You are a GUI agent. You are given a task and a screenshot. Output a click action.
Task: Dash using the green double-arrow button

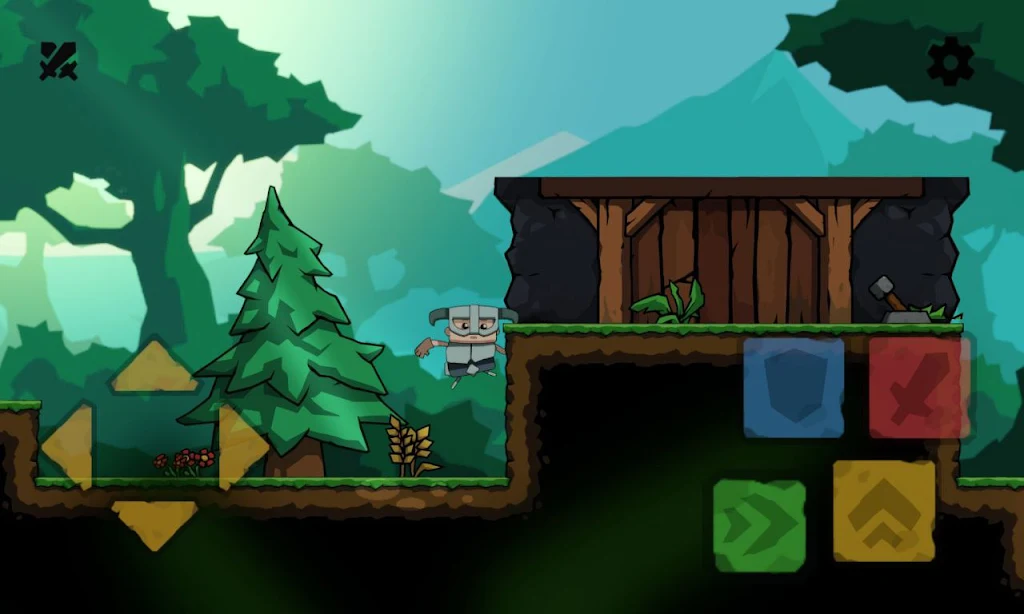coord(760,526)
